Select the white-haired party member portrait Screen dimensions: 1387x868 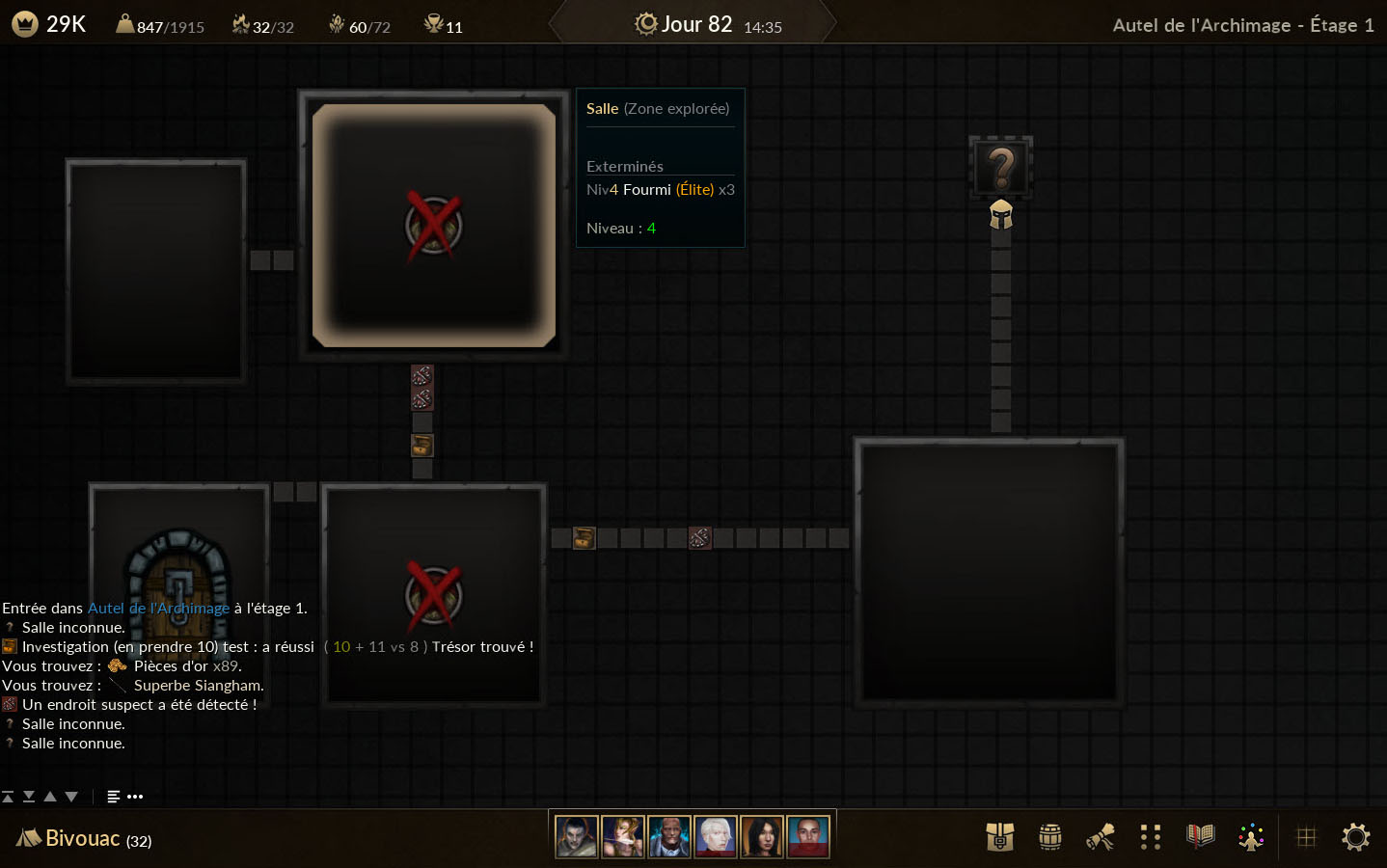(716, 837)
